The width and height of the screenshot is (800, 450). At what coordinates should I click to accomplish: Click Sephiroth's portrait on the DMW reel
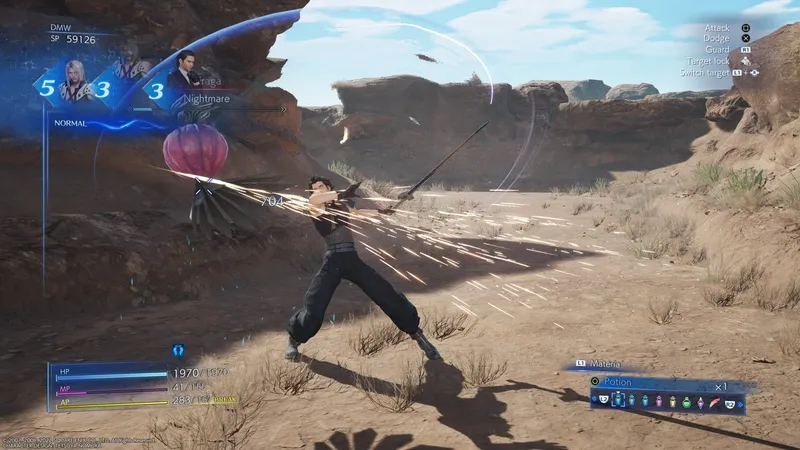pyautogui.click(x=74, y=80)
